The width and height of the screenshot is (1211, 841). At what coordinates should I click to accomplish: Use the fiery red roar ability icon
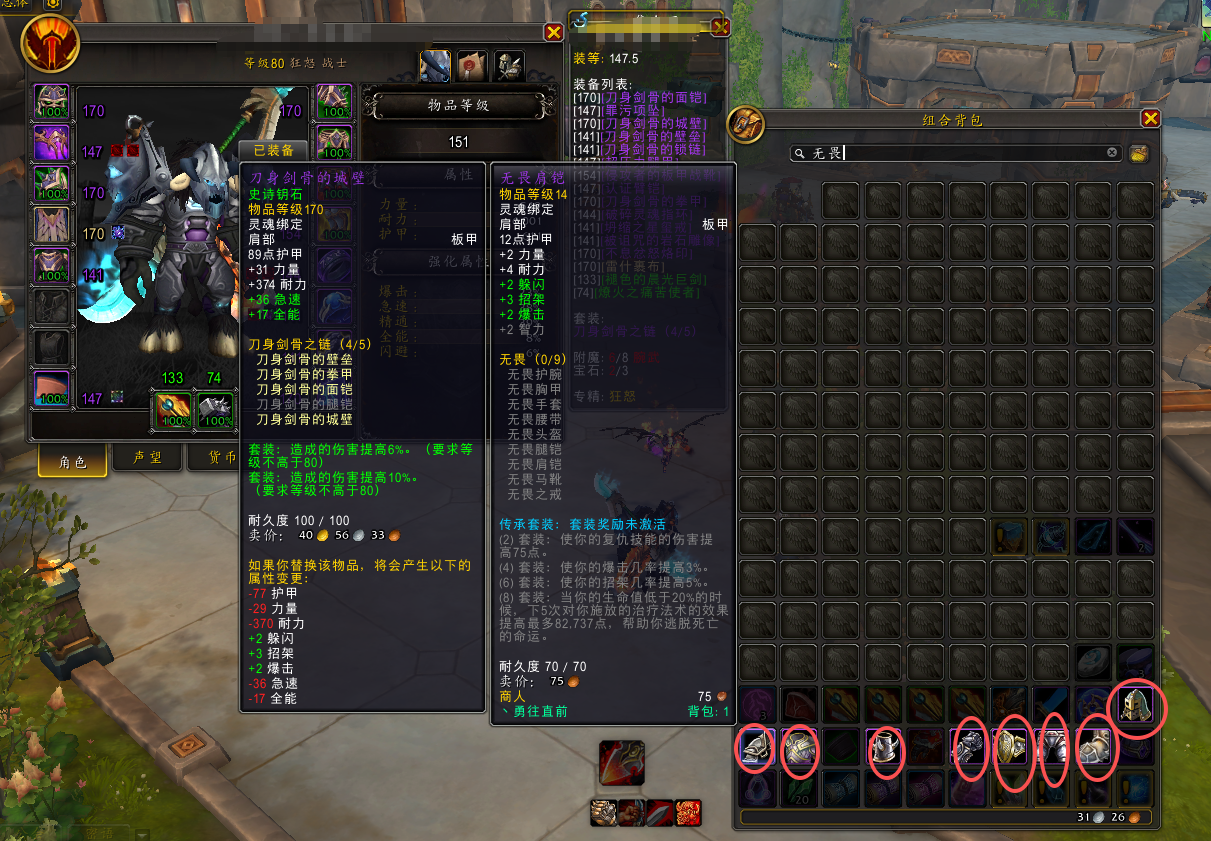coord(689,811)
